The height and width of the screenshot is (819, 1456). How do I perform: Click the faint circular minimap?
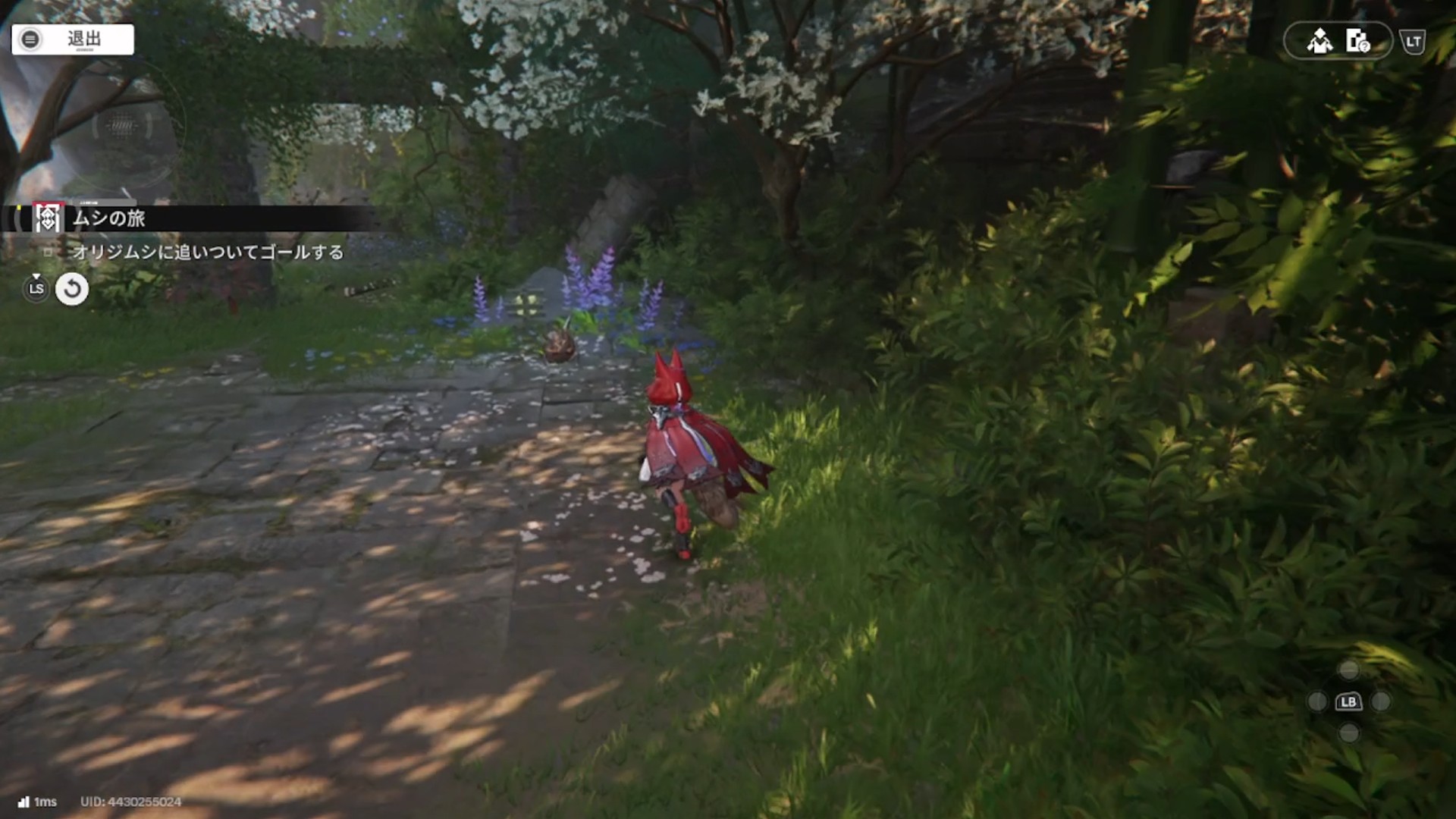click(x=122, y=126)
